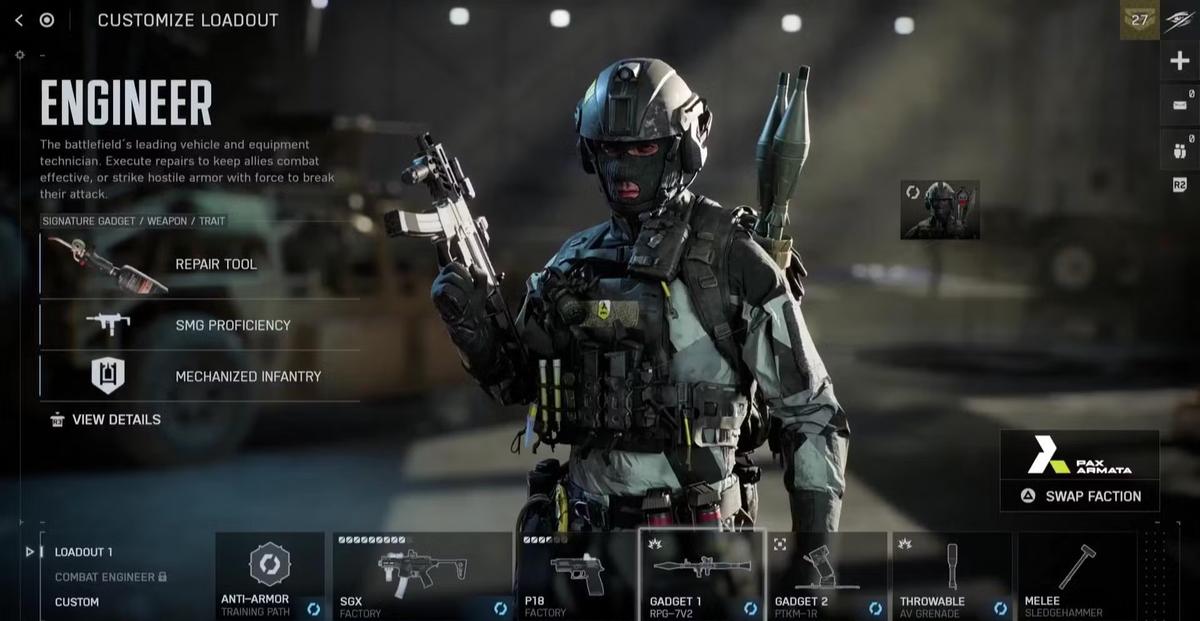Open the squad members icon
The height and width of the screenshot is (621, 1200).
[1179, 153]
